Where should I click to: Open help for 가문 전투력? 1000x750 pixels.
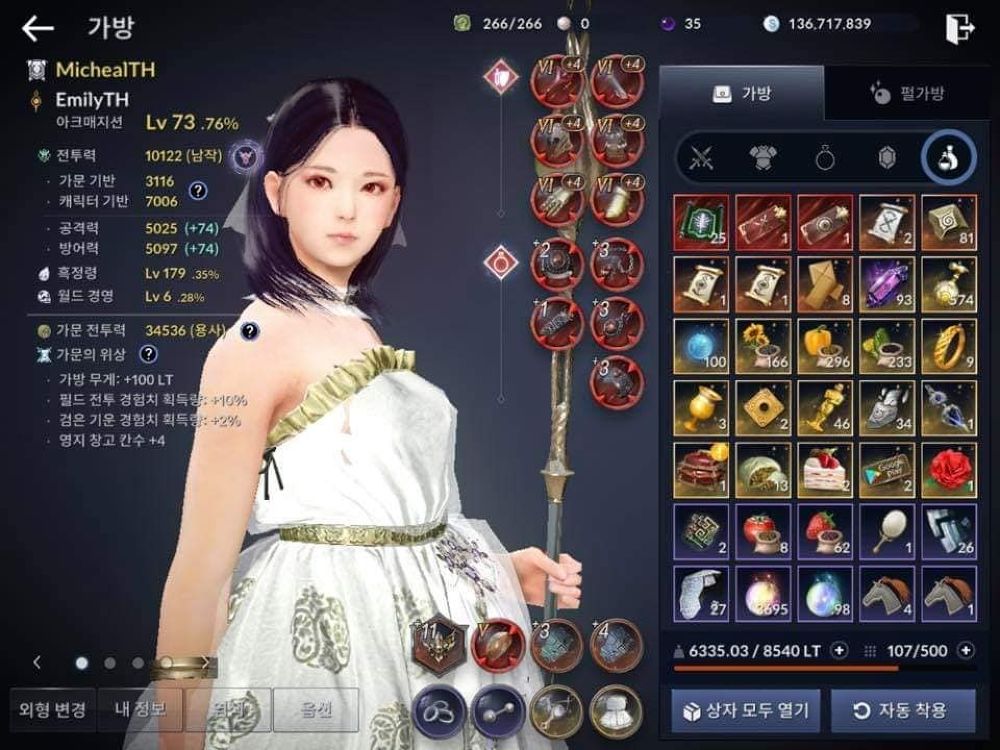249,330
